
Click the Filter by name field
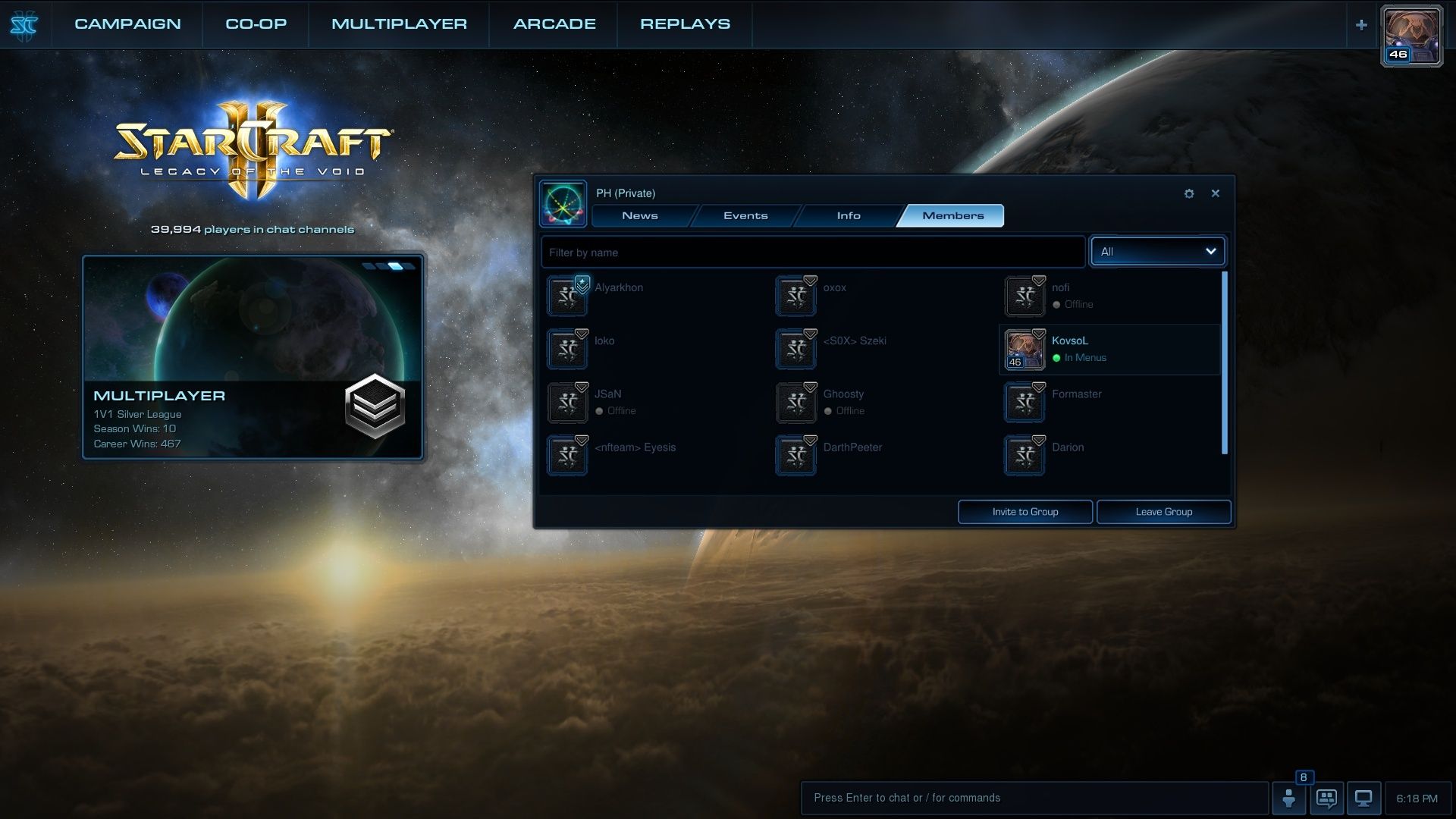pos(813,253)
